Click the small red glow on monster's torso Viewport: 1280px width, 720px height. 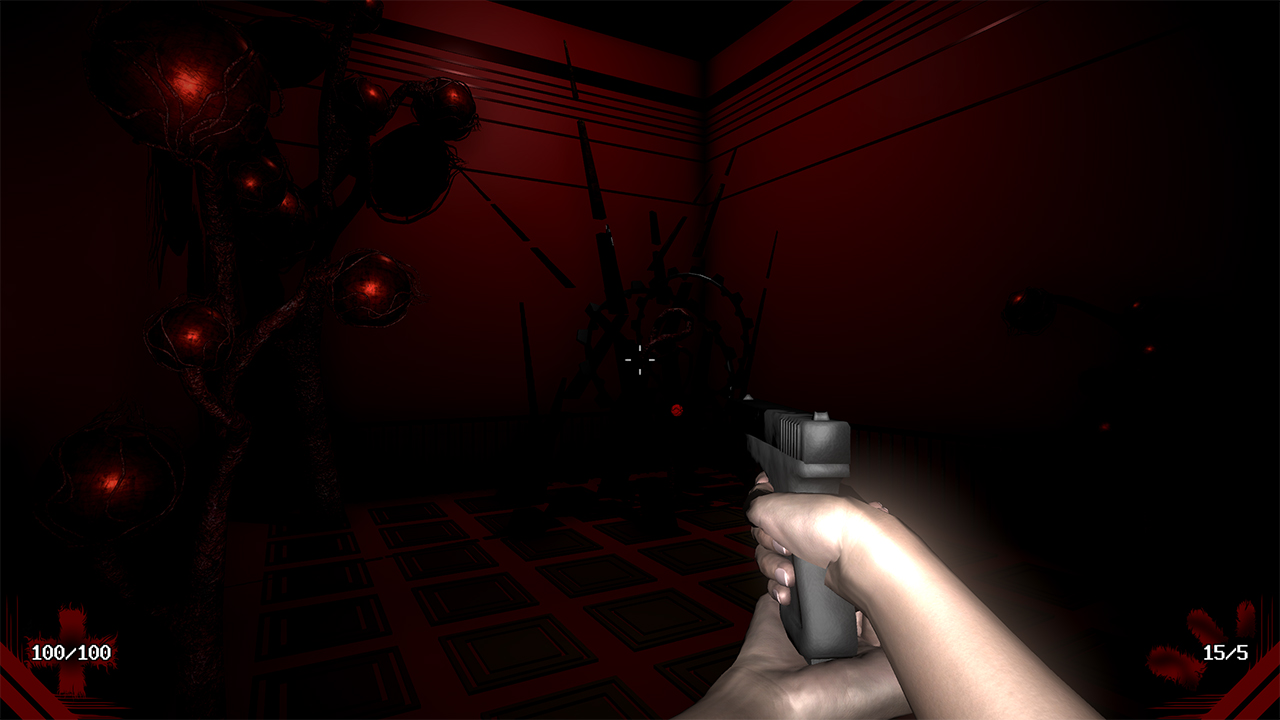click(676, 410)
